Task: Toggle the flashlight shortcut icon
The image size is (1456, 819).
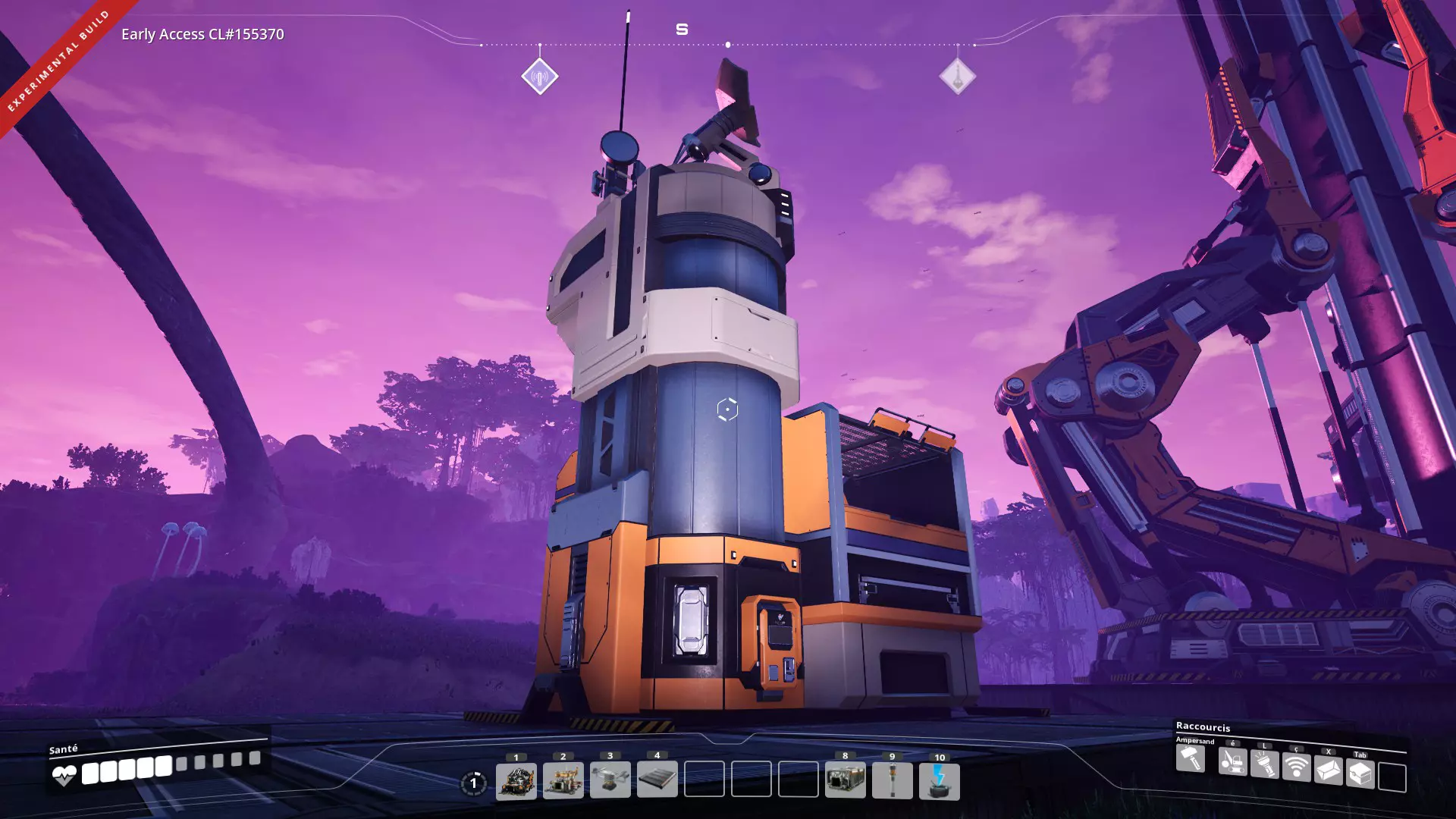Action: coord(1264,764)
